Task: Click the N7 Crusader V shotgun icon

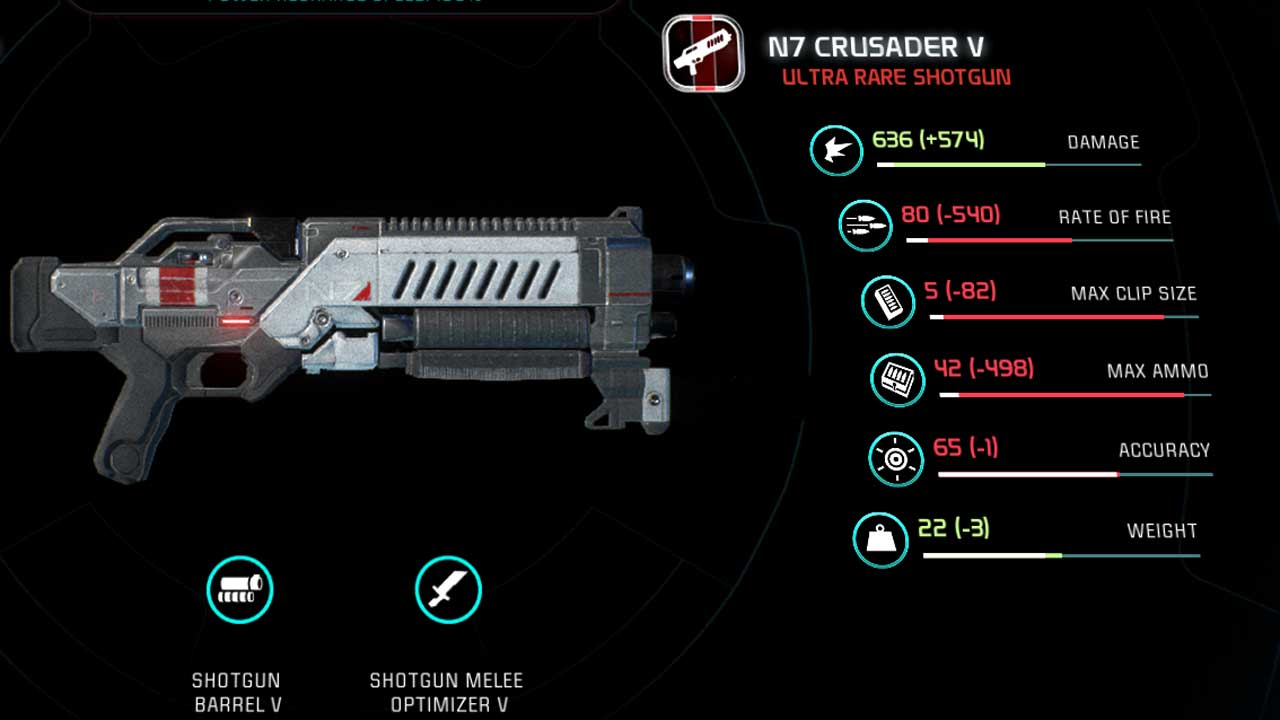Action: click(x=703, y=52)
